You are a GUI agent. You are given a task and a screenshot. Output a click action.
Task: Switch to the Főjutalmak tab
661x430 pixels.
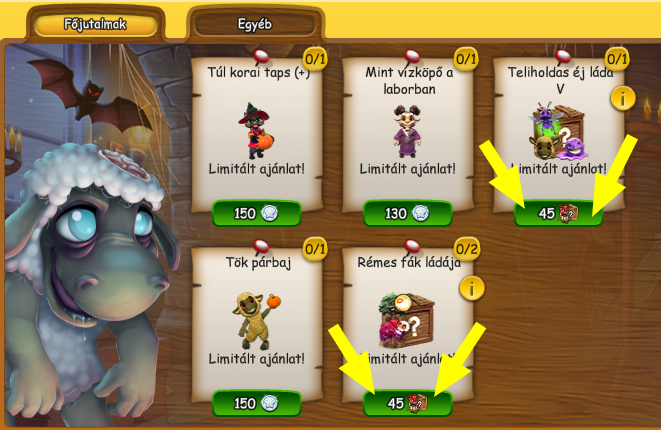tap(94, 24)
